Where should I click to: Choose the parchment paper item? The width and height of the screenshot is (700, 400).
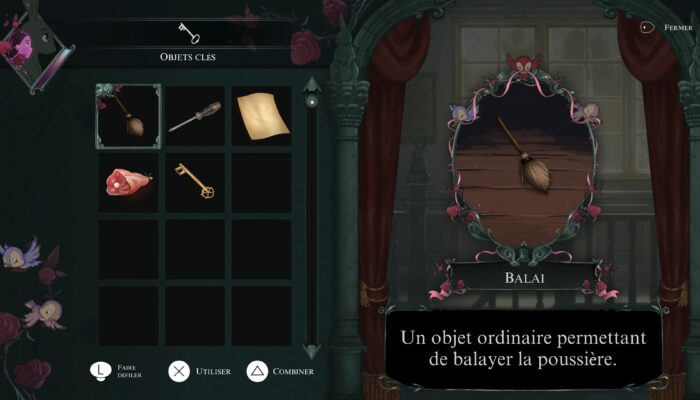(x=262, y=116)
